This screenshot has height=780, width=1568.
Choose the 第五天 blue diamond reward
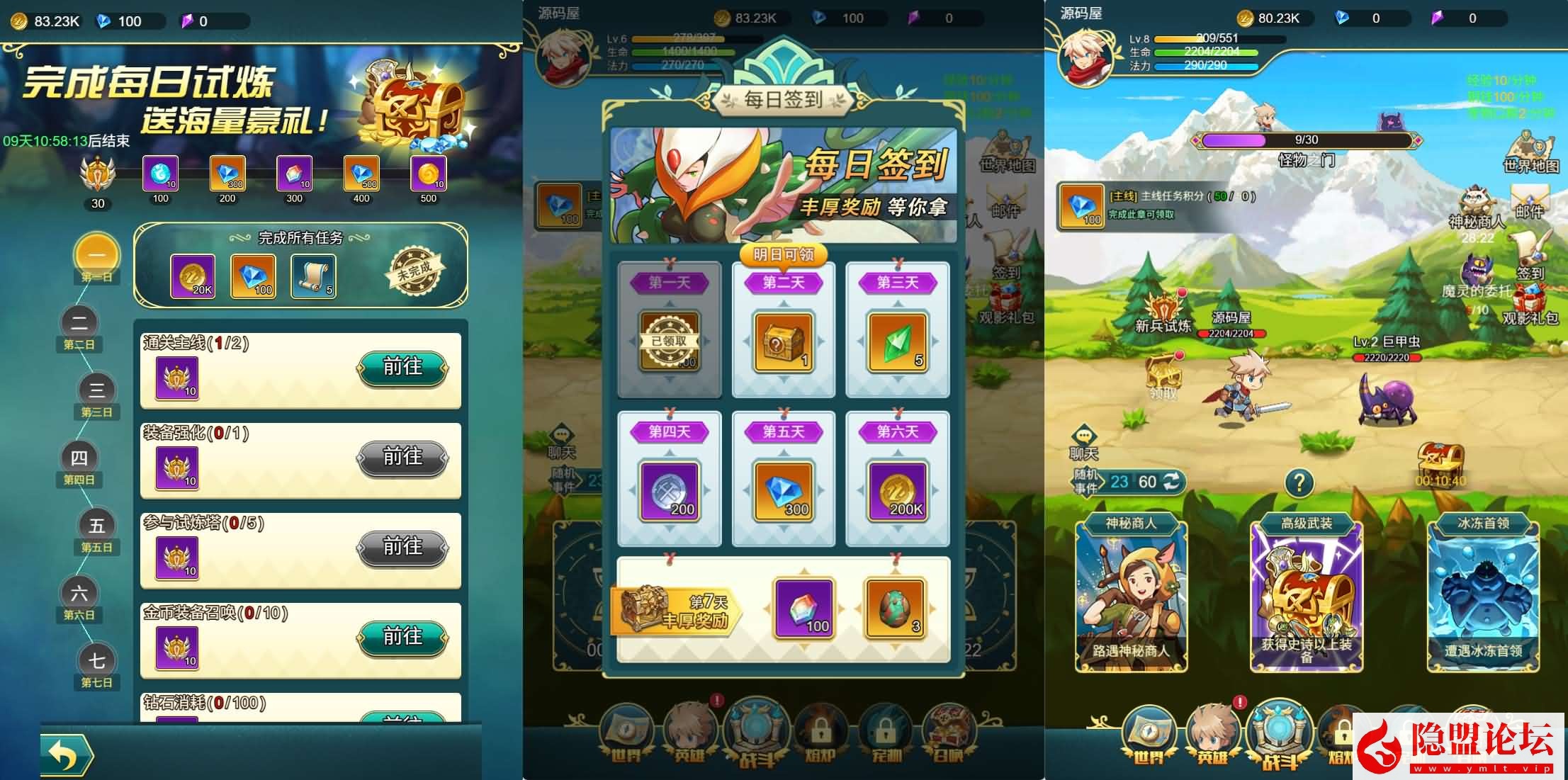click(x=783, y=492)
